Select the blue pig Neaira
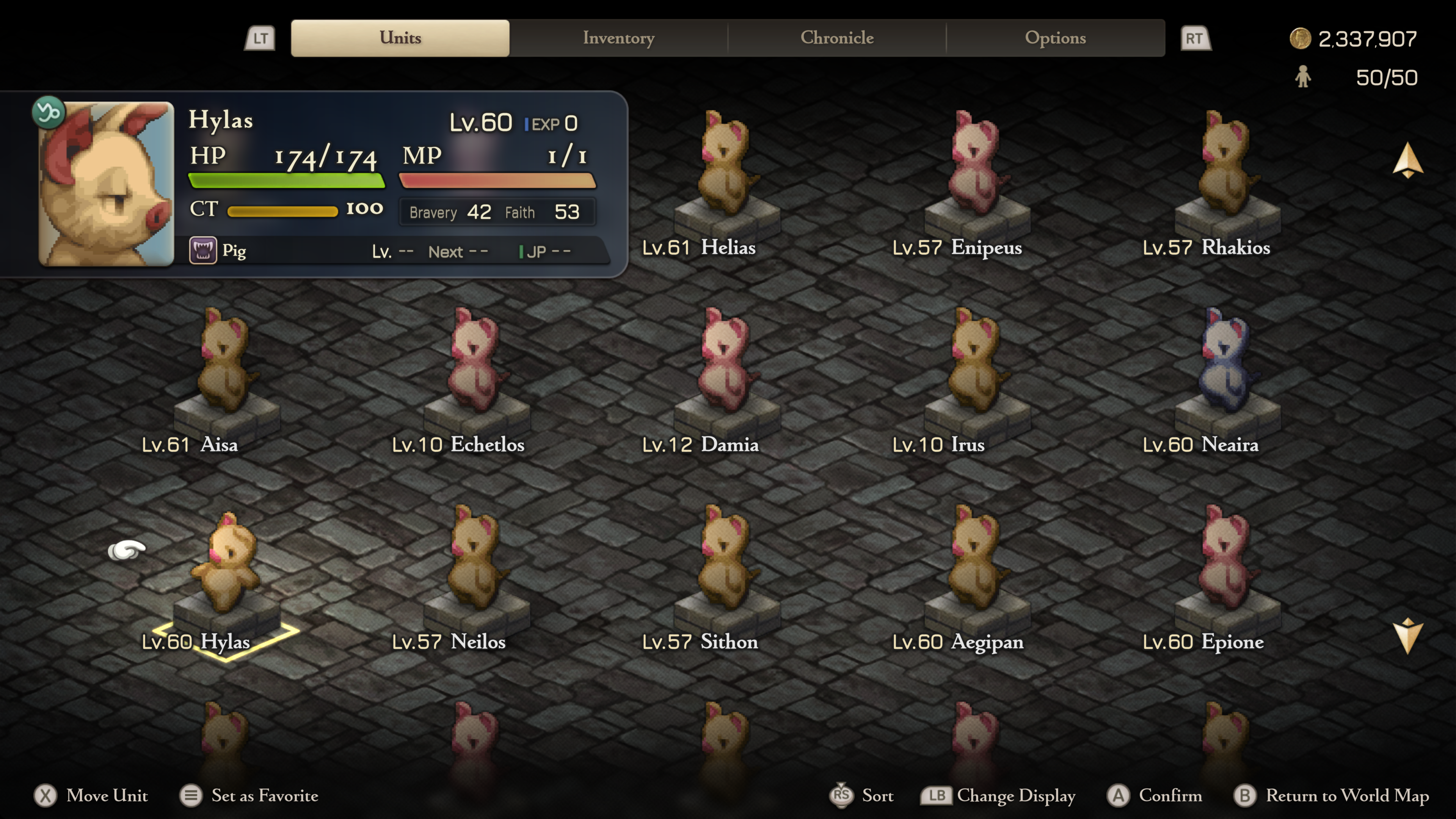The height and width of the screenshot is (819, 1456). point(1227,367)
